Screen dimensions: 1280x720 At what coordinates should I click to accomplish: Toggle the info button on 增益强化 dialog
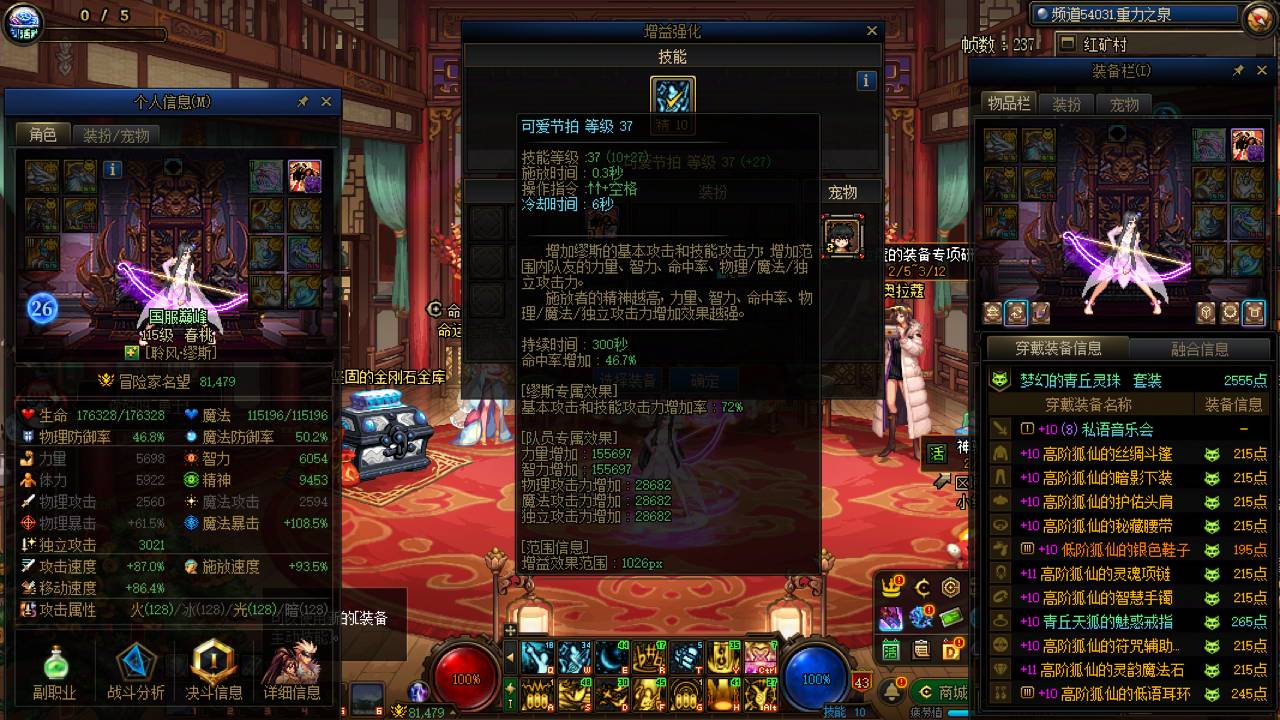click(866, 80)
